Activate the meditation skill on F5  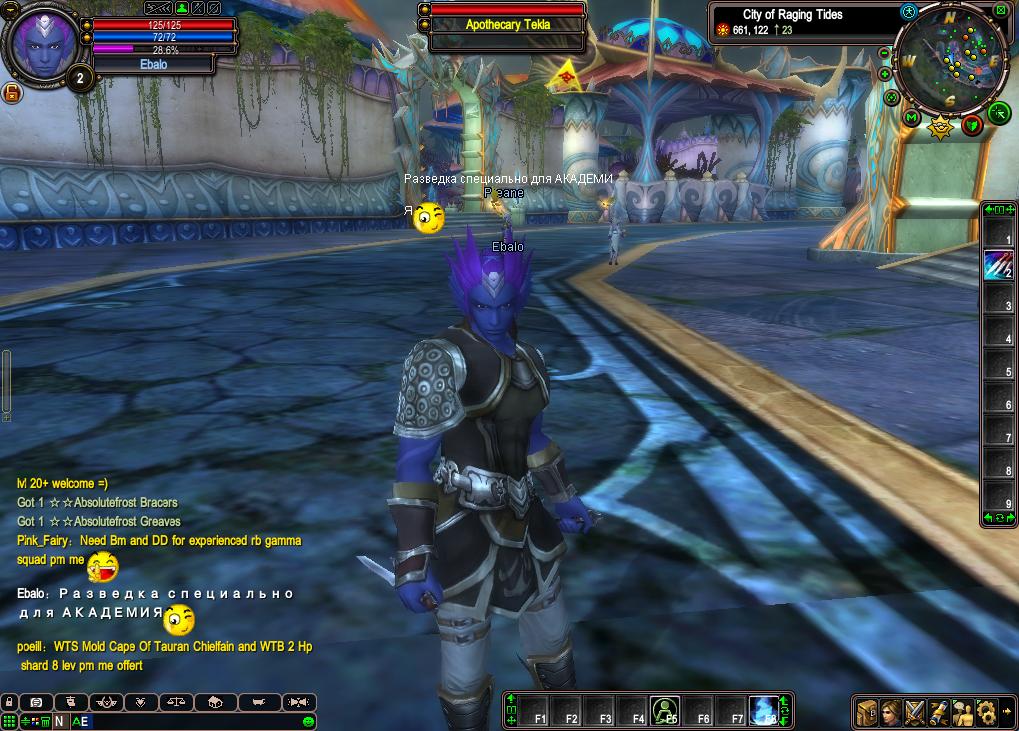point(665,710)
